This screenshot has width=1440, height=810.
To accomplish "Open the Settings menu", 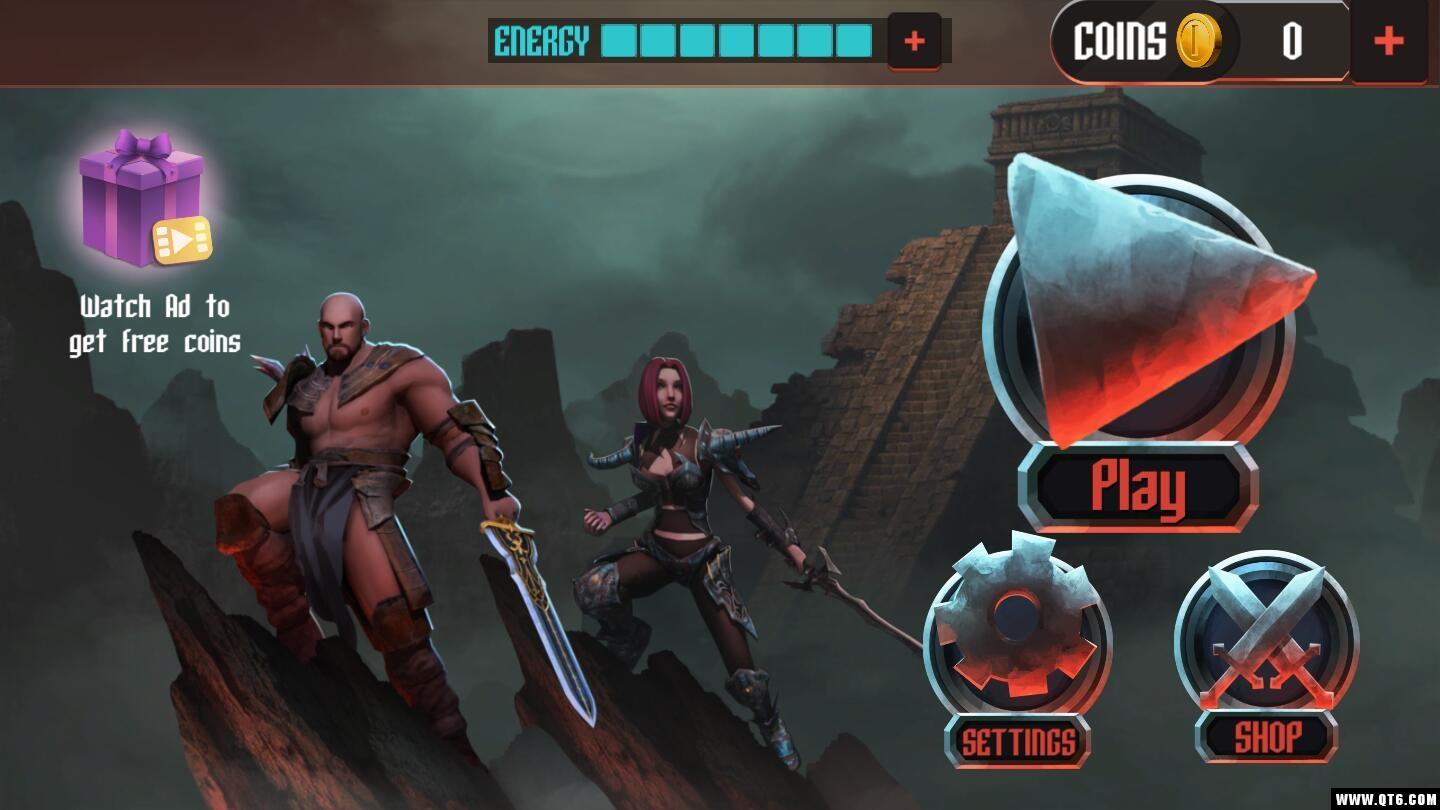I will (1016, 630).
